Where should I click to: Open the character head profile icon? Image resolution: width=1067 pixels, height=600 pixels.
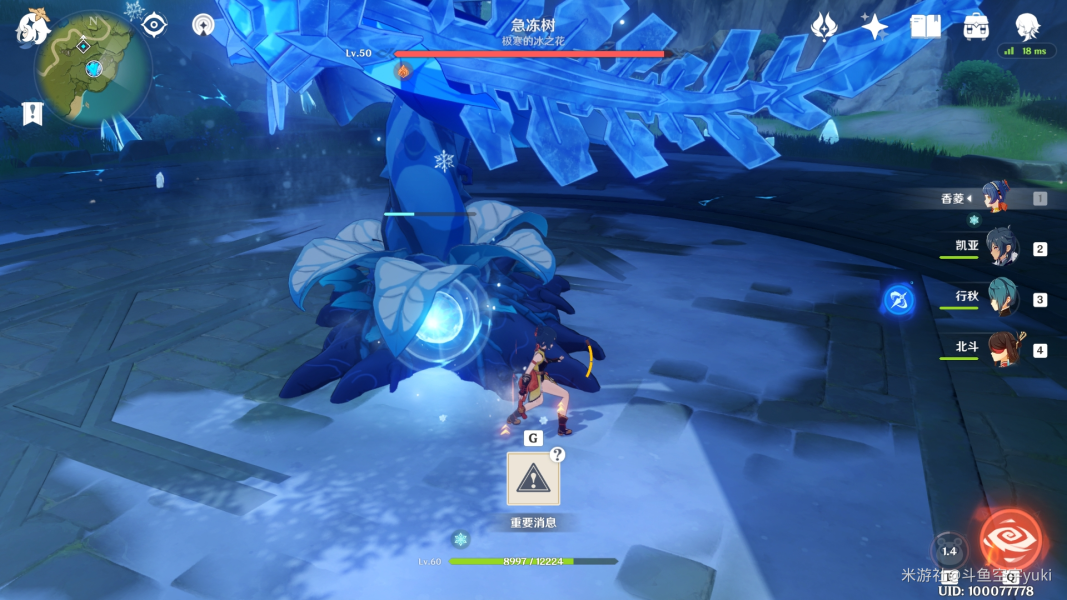[1027, 25]
